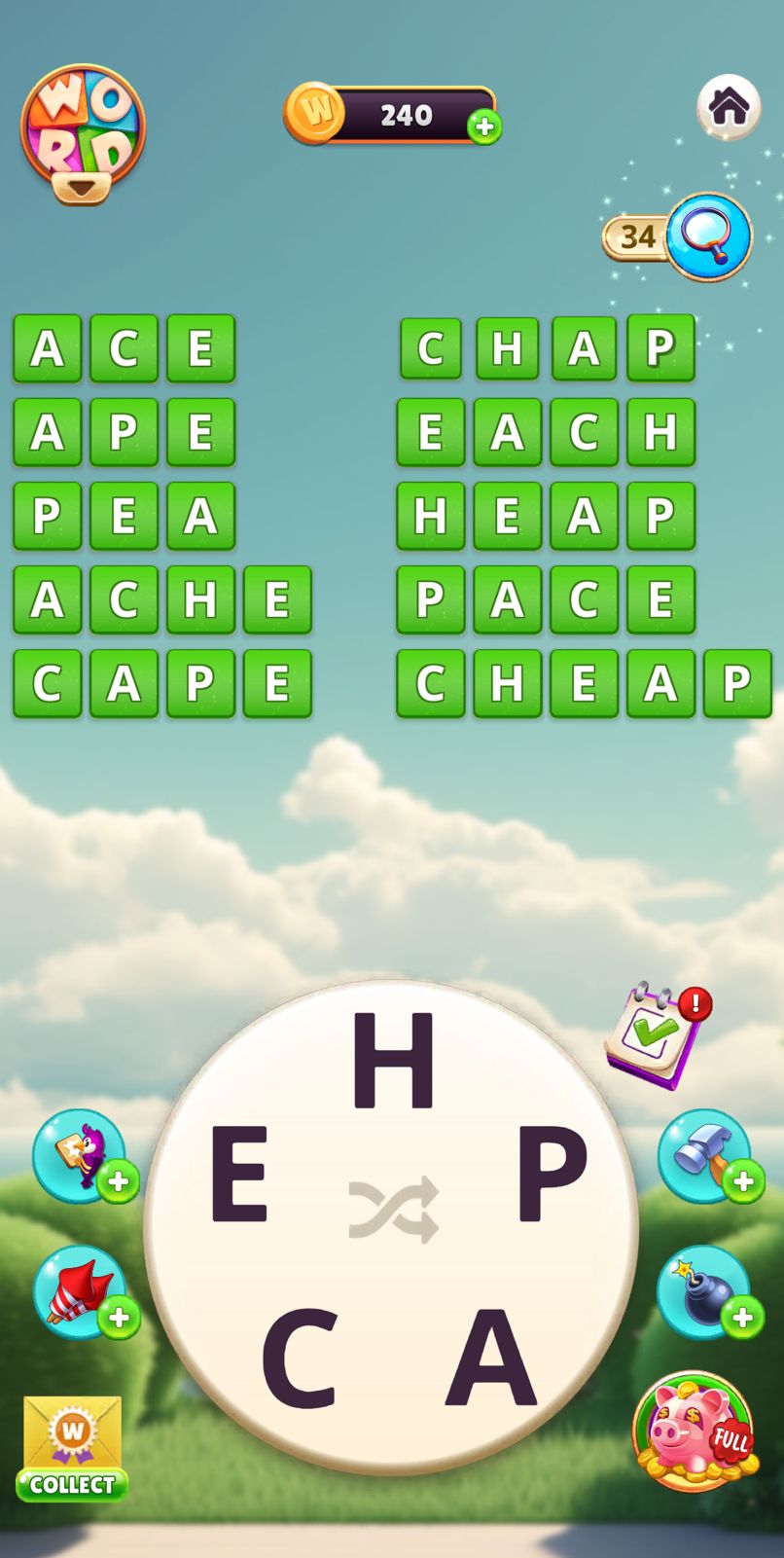Go to the home screen
Screen dimensions: 784x1558
click(728, 106)
